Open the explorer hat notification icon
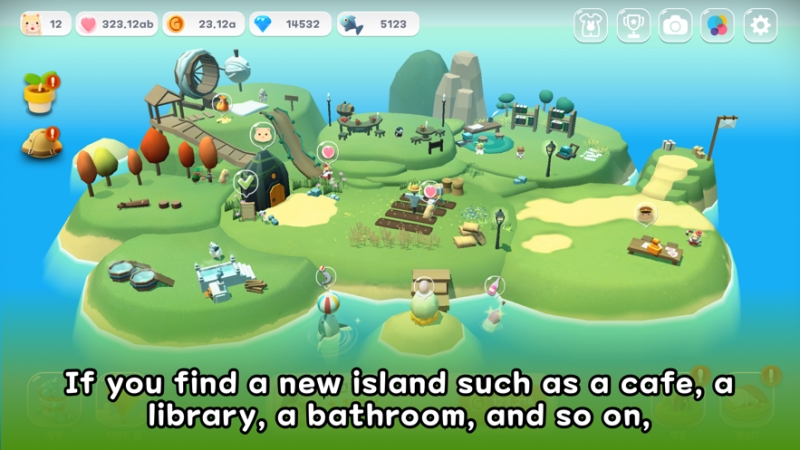Viewport: 800px width, 450px height. [x=40, y=144]
